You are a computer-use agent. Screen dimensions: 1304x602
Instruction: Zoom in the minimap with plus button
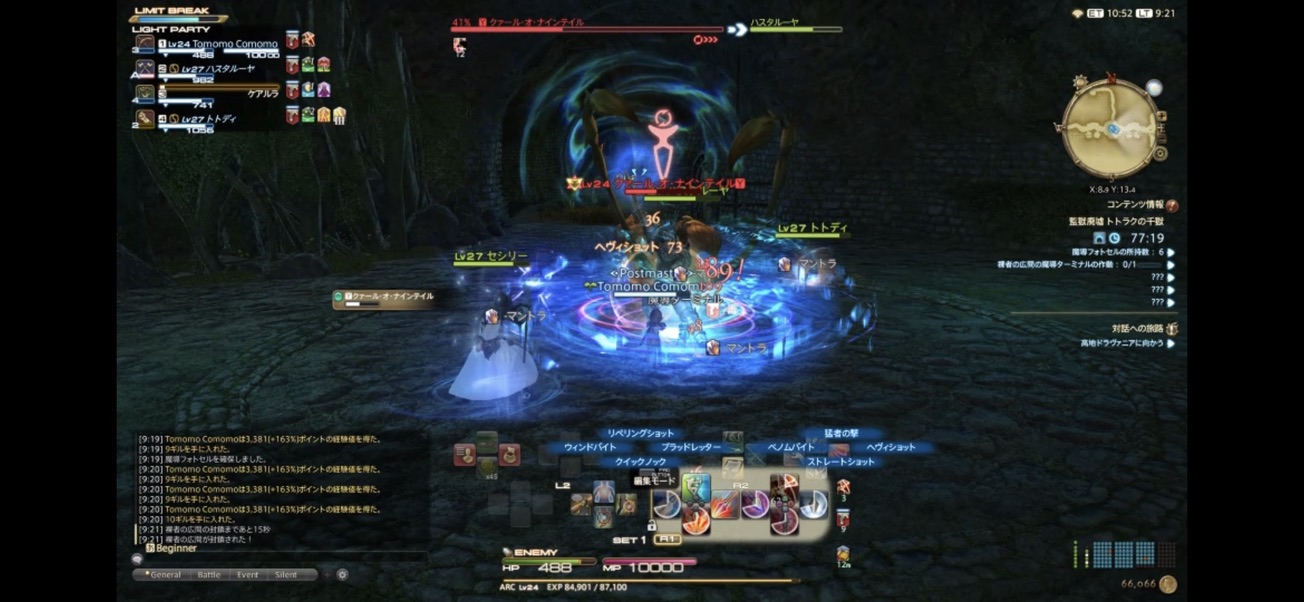pos(1161,116)
